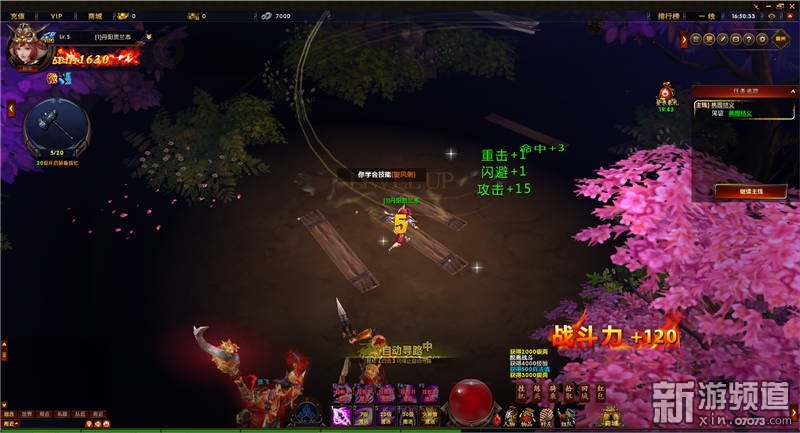Viewport: 800px width, 433px height.
Task: Expand the top-right icon bar arrow
Action: tap(684, 39)
